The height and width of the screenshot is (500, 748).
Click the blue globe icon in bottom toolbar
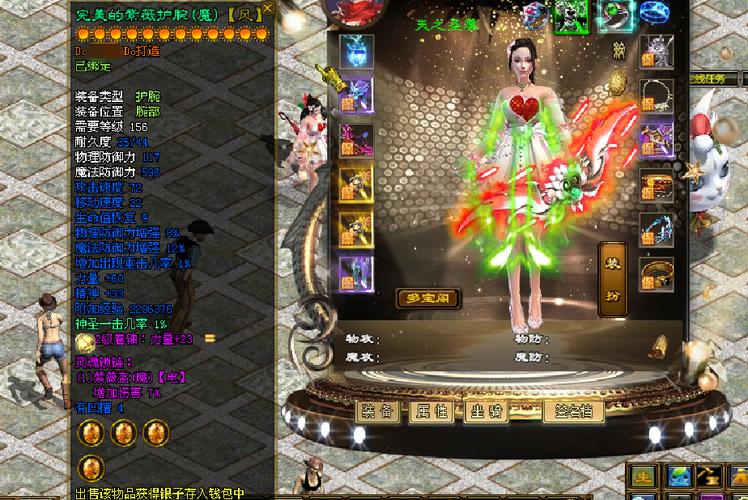681,477
